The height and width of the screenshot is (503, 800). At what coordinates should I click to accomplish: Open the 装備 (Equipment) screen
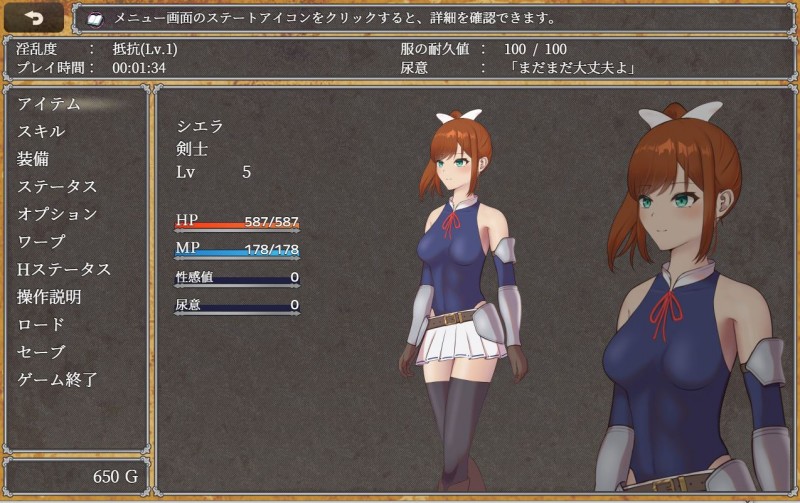pos(33,159)
